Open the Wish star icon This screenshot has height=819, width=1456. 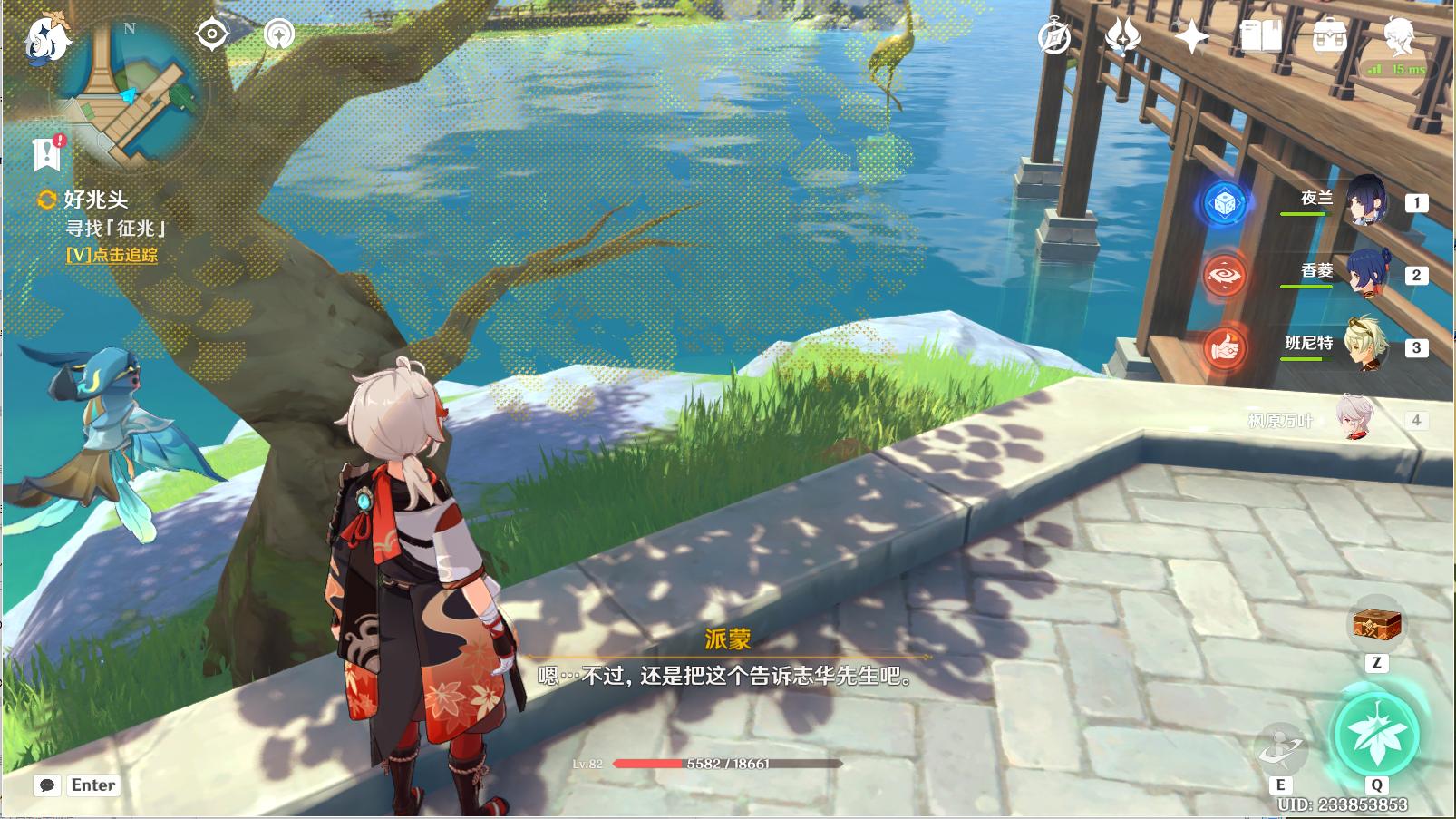pyautogui.click(x=1190, y=37)
